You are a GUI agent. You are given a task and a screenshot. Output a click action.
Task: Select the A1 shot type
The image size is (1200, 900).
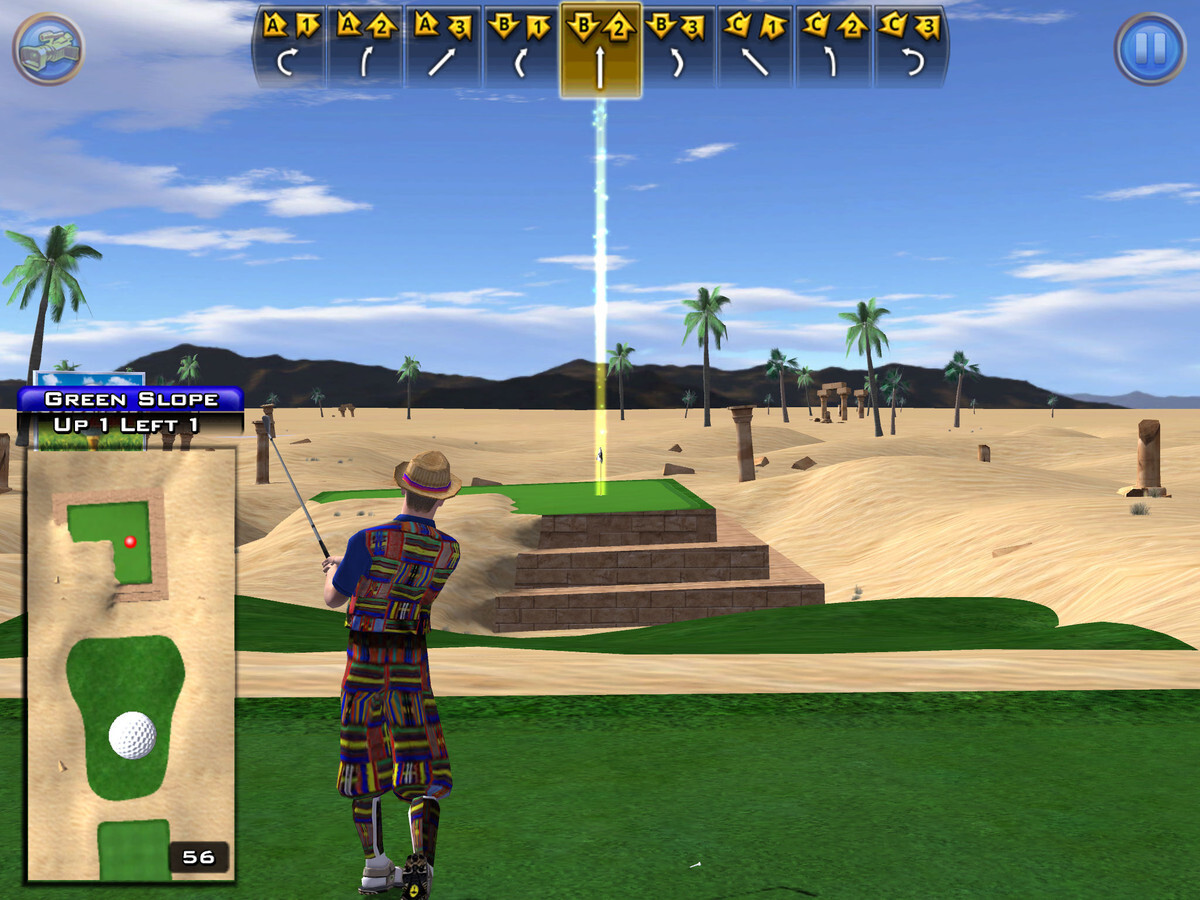291,47
